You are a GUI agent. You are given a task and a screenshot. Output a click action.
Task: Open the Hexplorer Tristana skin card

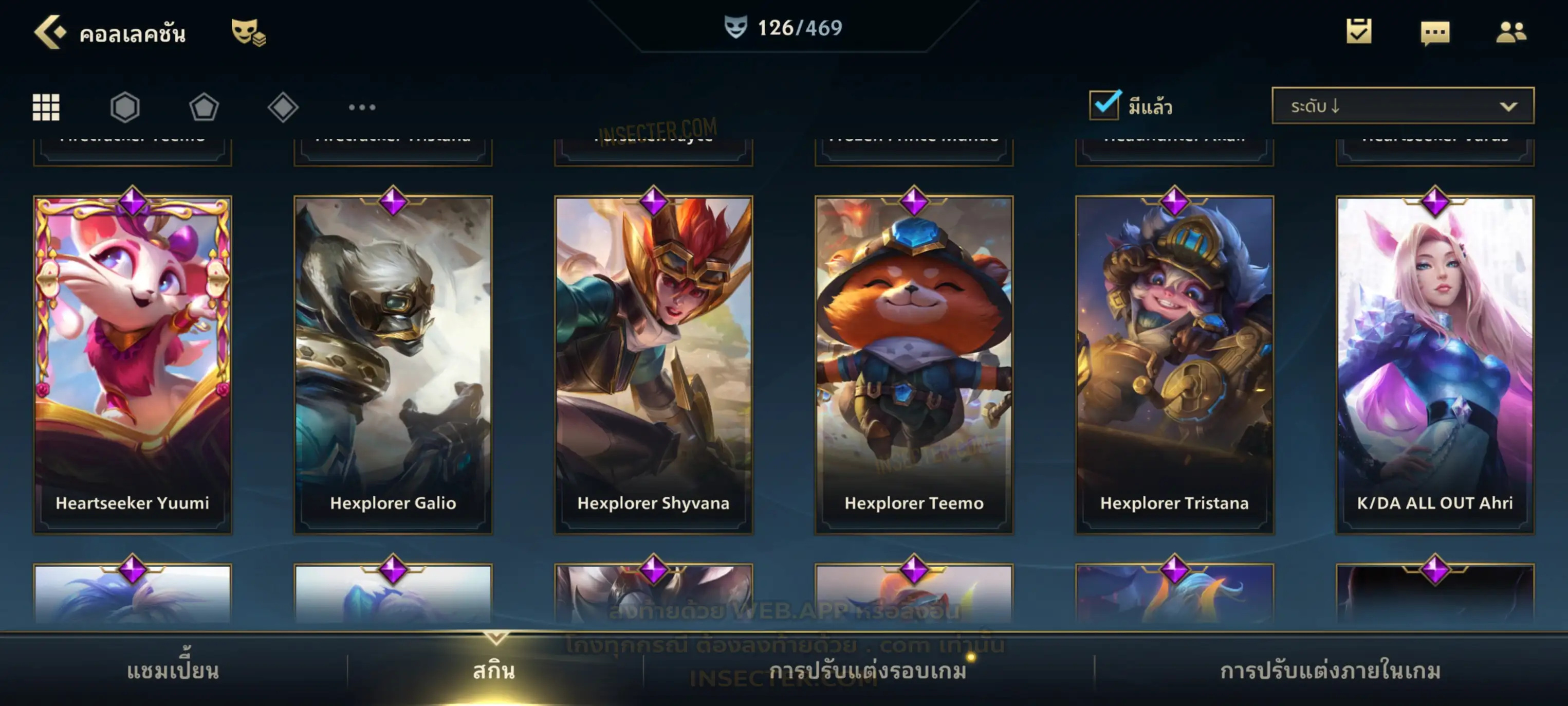coord(1175,364)
